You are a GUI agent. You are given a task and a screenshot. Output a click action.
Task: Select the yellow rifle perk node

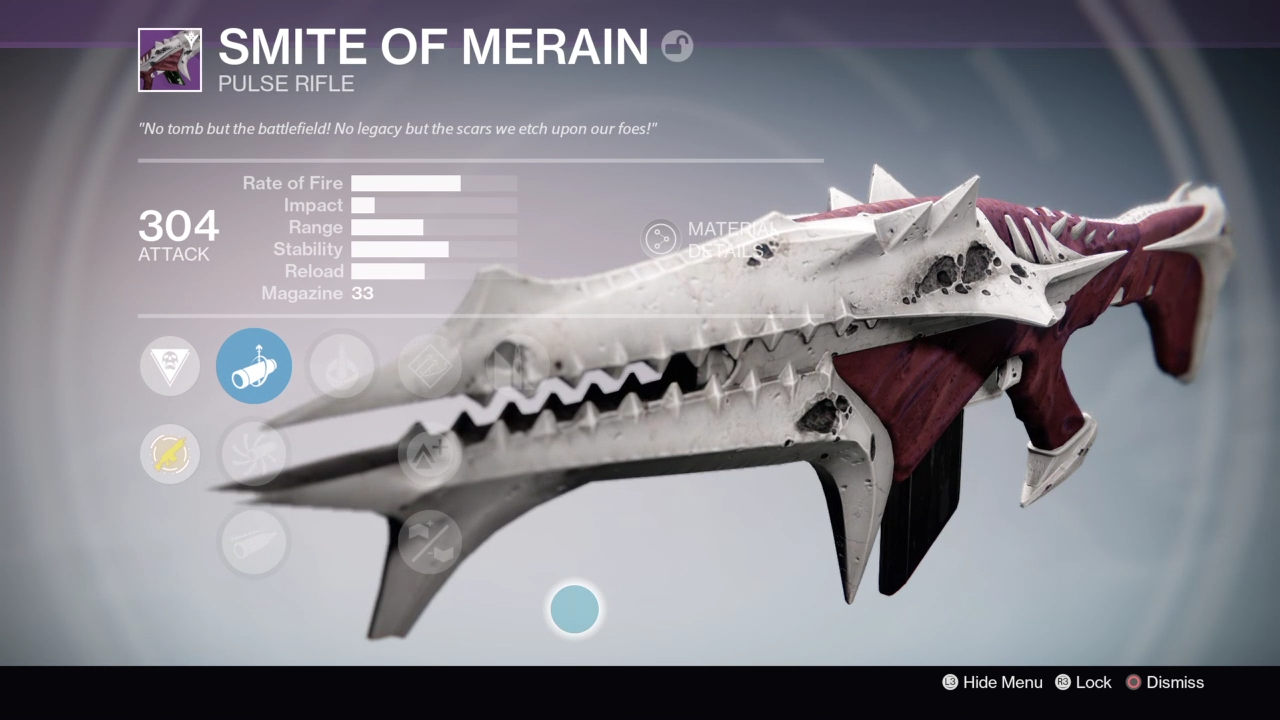(x=170, y=454)
